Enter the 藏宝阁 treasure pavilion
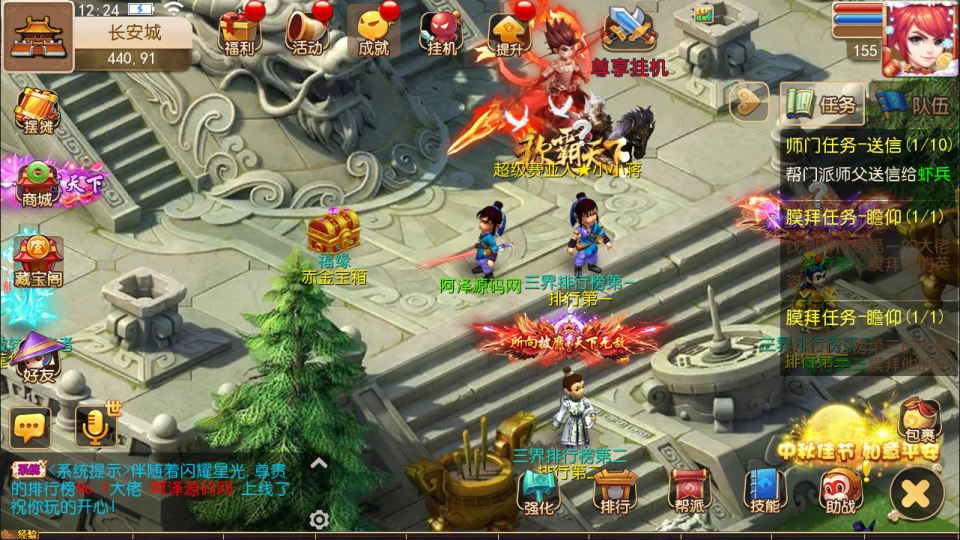 (38, 260)
